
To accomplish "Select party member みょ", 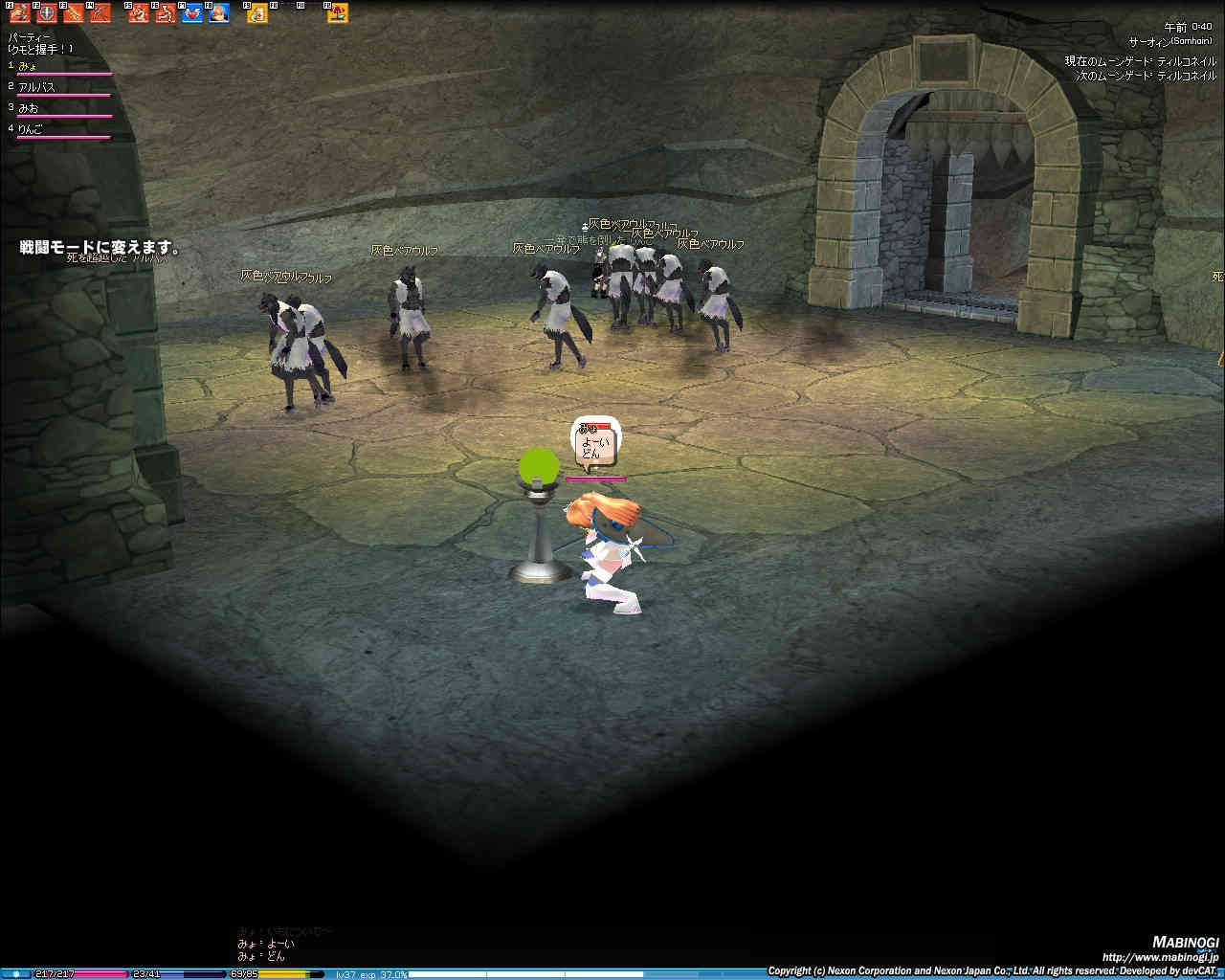I will [29, 66].
